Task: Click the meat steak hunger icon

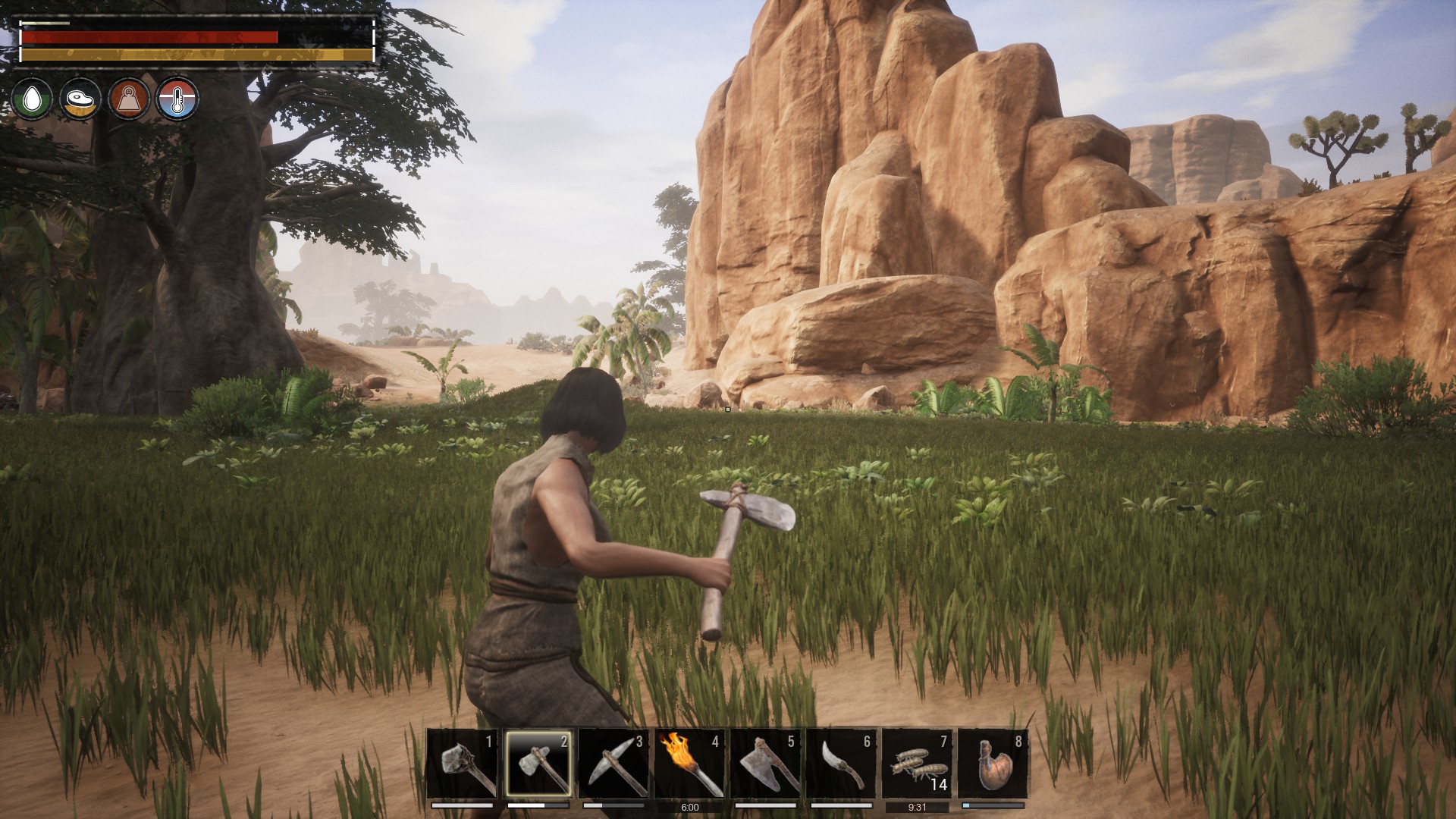Action: pyautogui.click(x=80, y=99)
